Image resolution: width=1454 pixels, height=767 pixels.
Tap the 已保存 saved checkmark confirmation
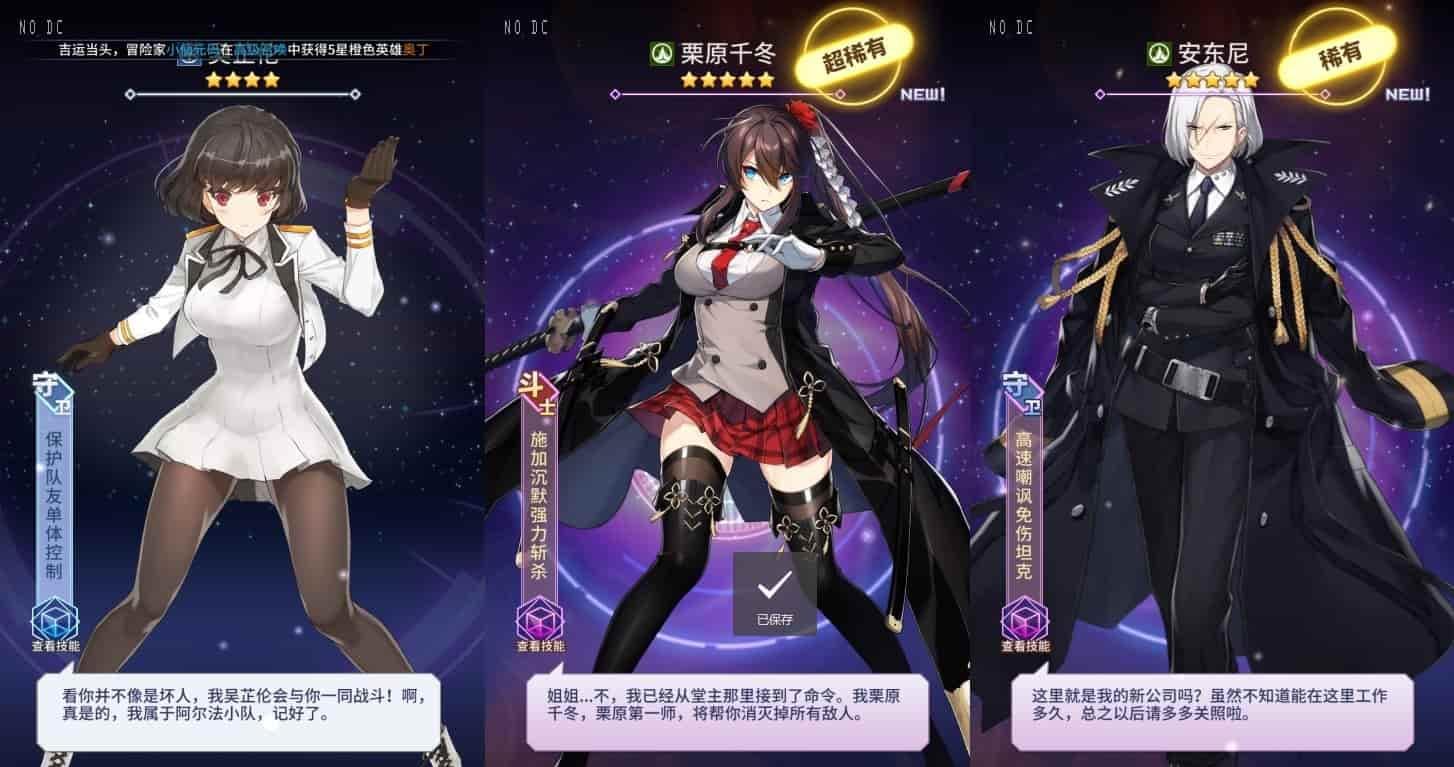(776, 595)
